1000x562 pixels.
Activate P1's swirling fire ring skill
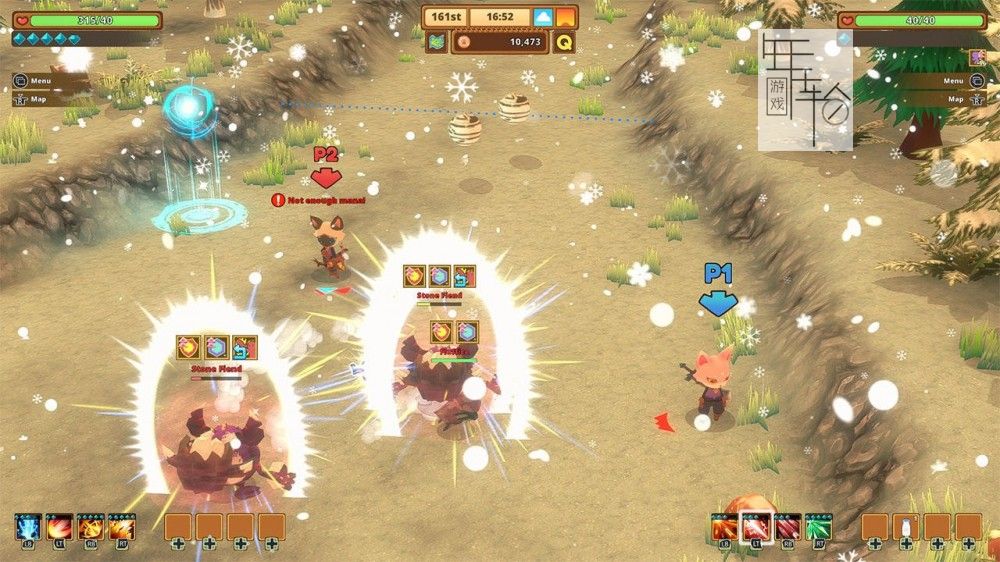point(91,526)
